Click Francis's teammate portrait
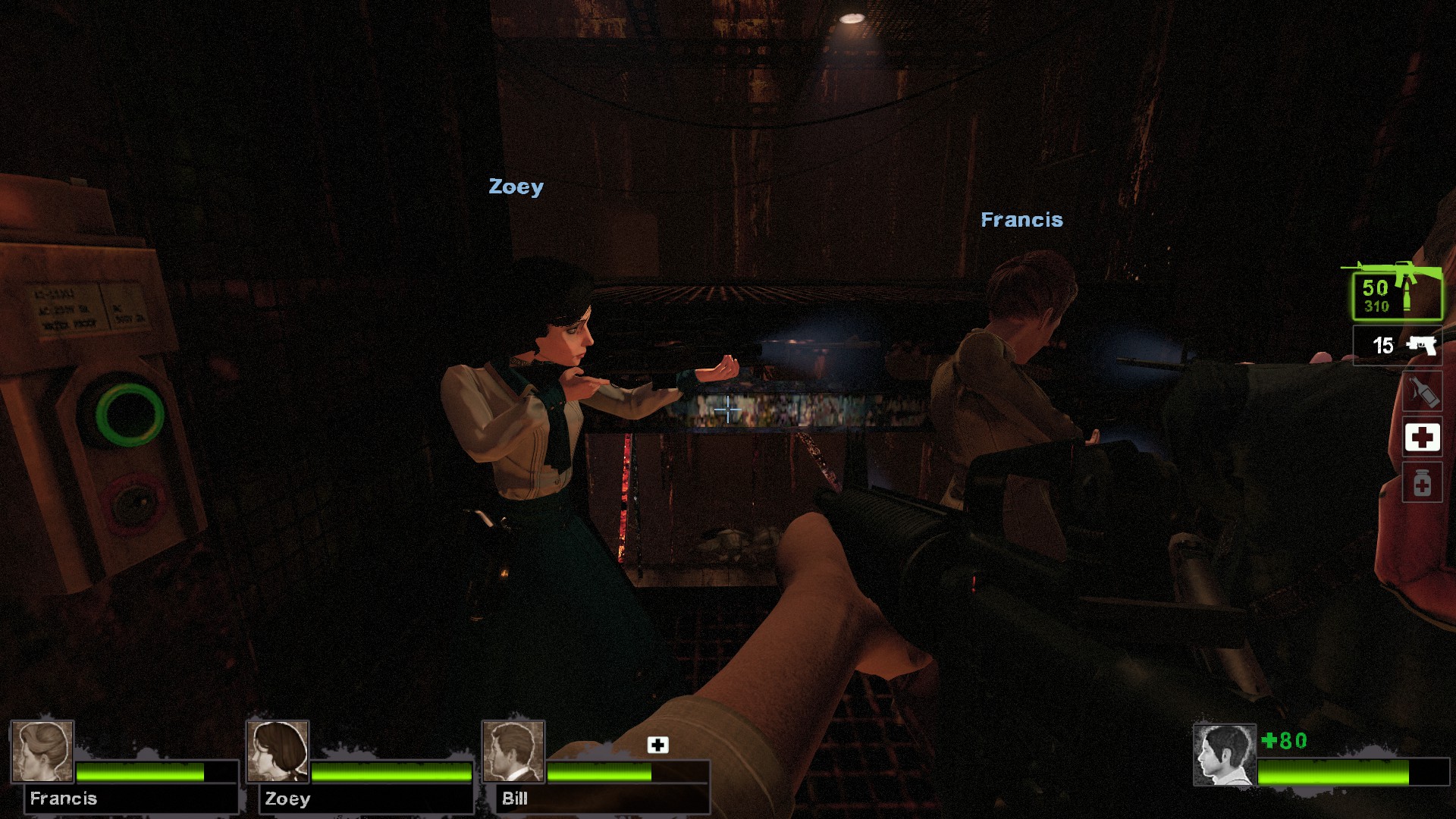1456x819 pixels. pyautogui.click(x=42, y=751)
